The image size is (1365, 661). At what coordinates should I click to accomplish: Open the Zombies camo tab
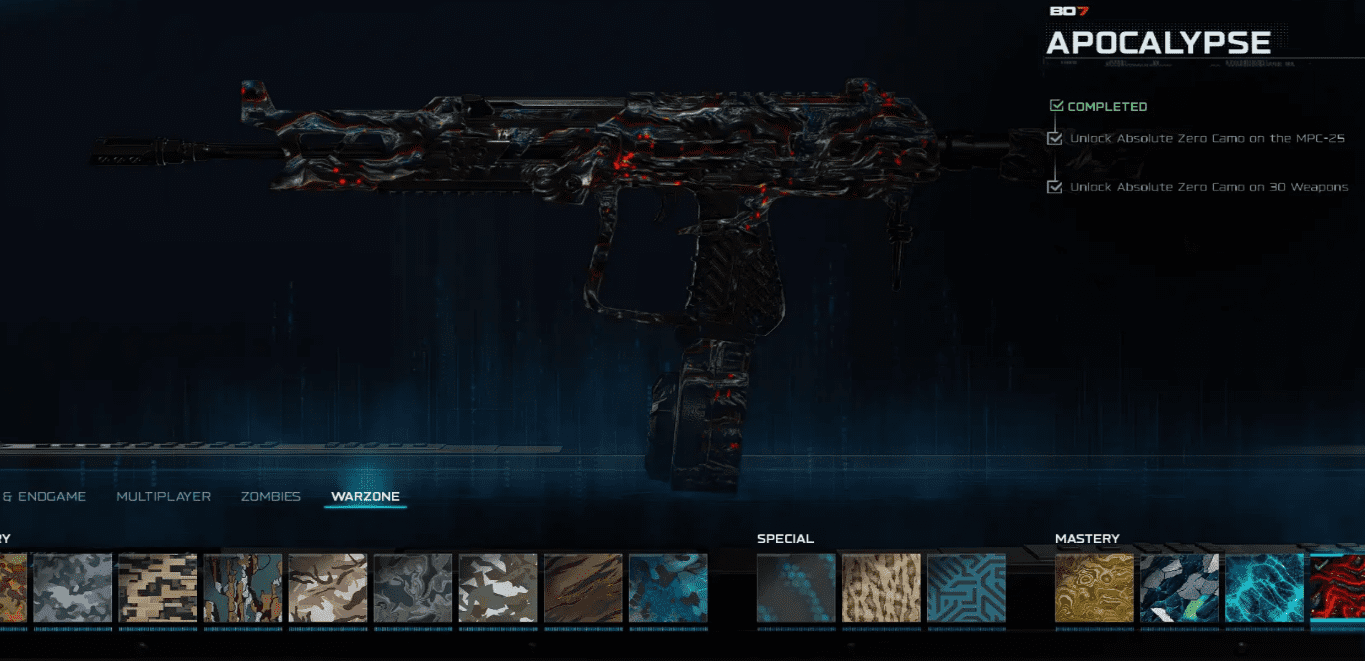click(x=270, y=496)
